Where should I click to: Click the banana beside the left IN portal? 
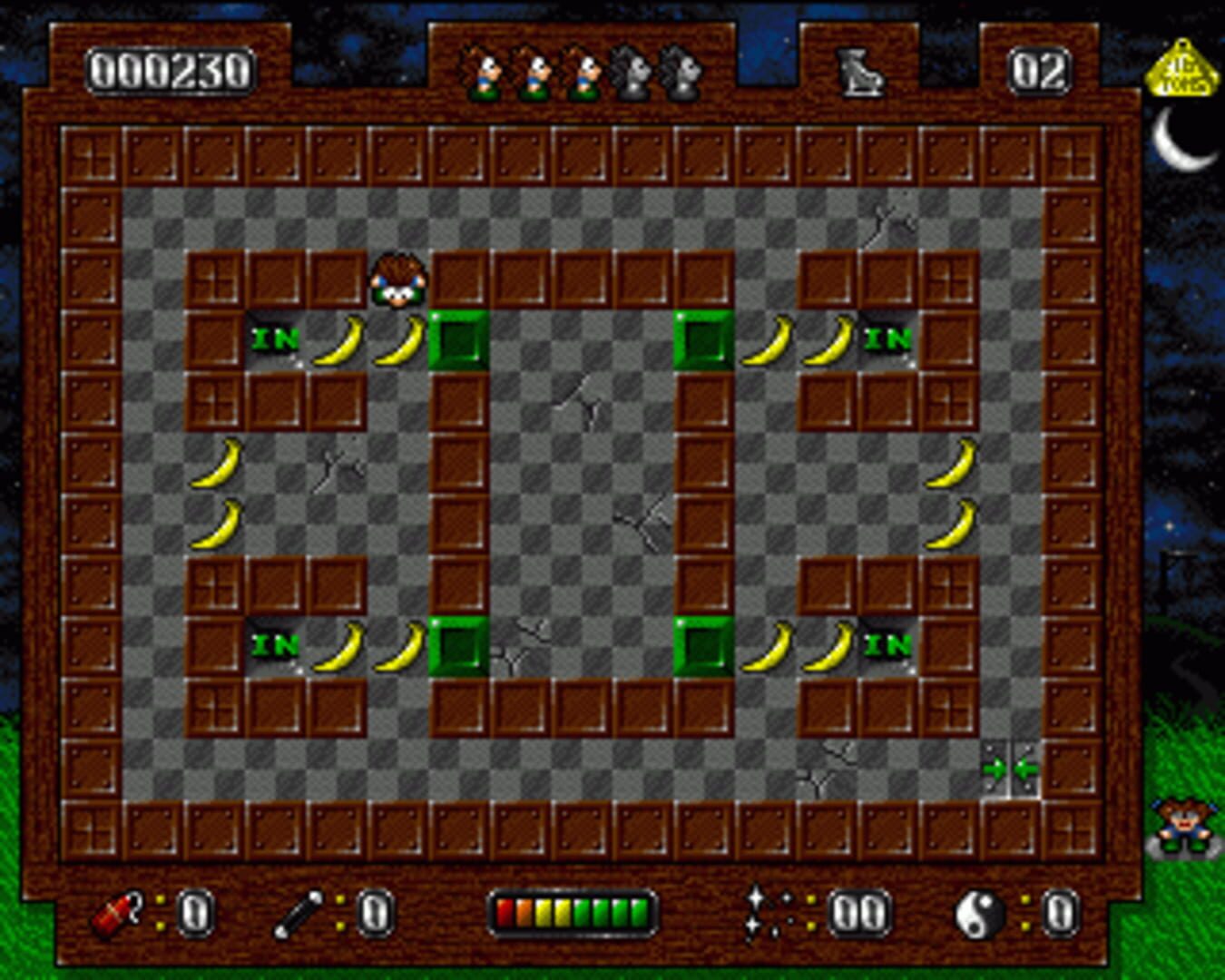coord(338,341)
